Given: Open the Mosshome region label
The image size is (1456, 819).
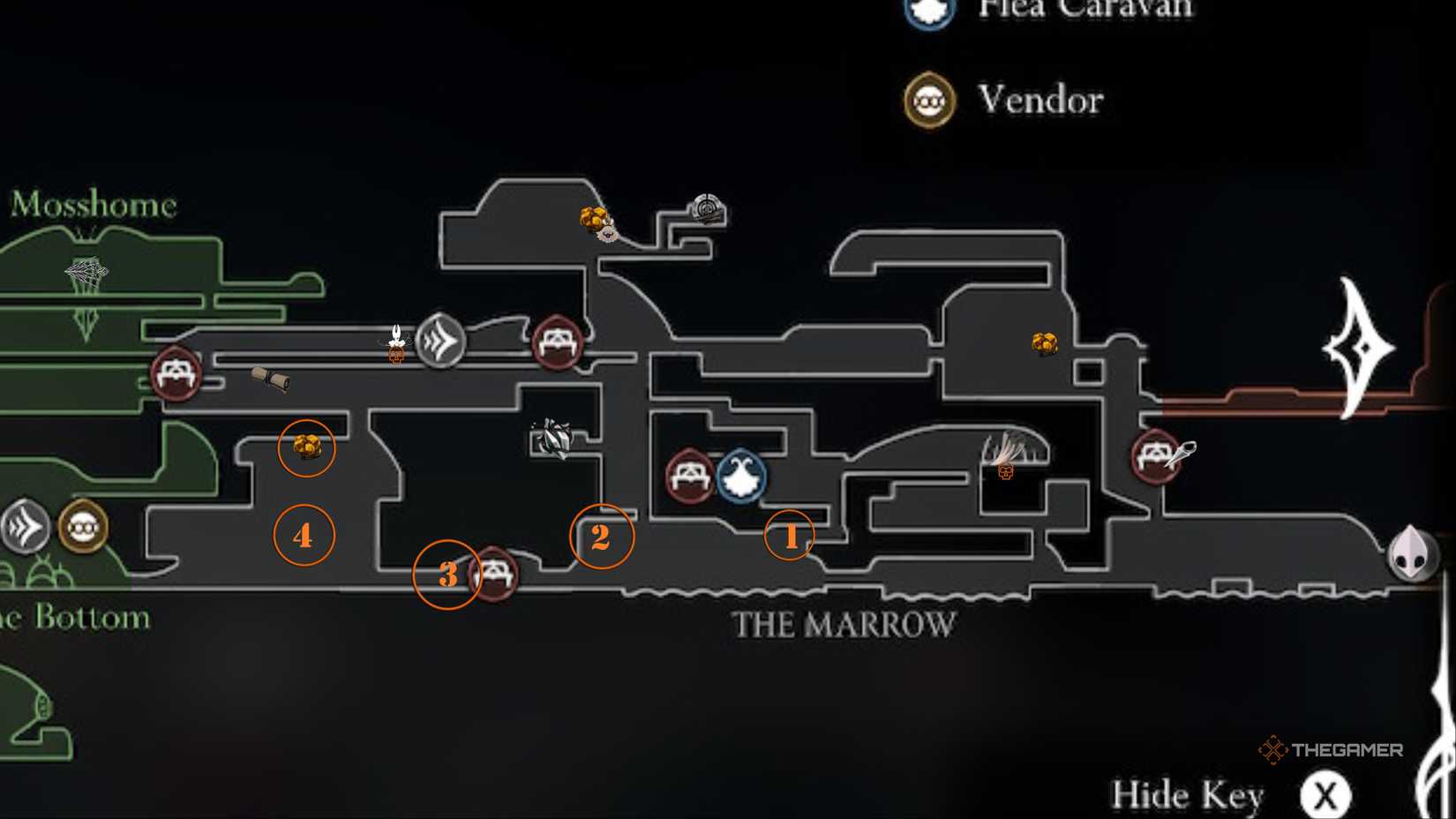Looking at the screenshot, I should click(x=92, y=205).
